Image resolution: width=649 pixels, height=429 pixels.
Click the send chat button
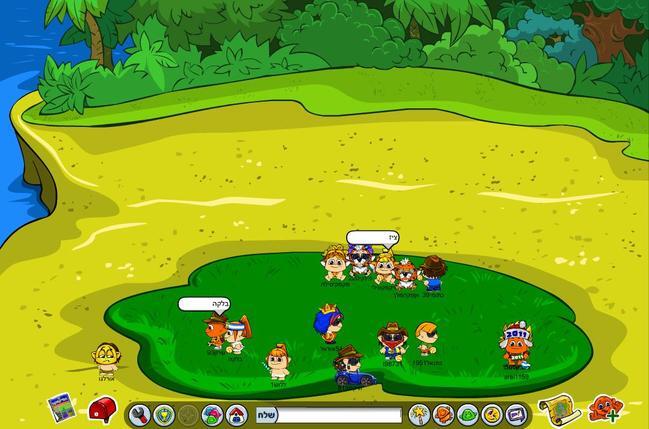pyautogui.click(x=266, y=414)
